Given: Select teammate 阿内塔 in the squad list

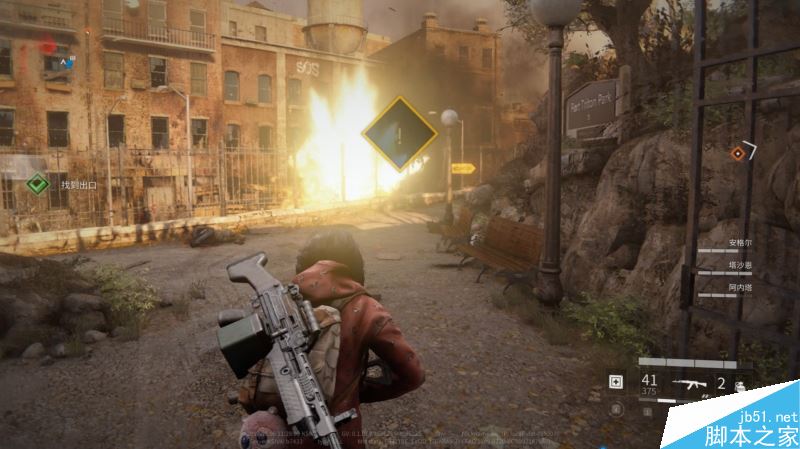Looking at the screenshot, I should (738, 286).
